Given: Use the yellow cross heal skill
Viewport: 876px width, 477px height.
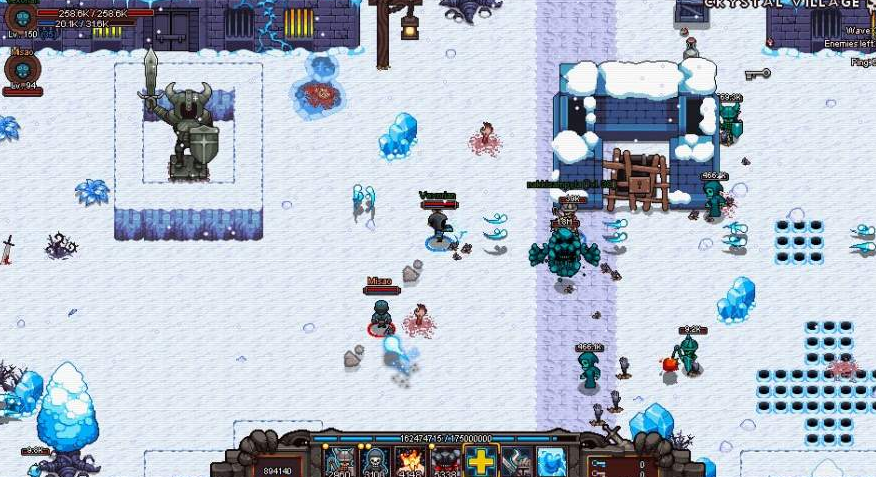Looking at the screenshot, I should point(481,462).
